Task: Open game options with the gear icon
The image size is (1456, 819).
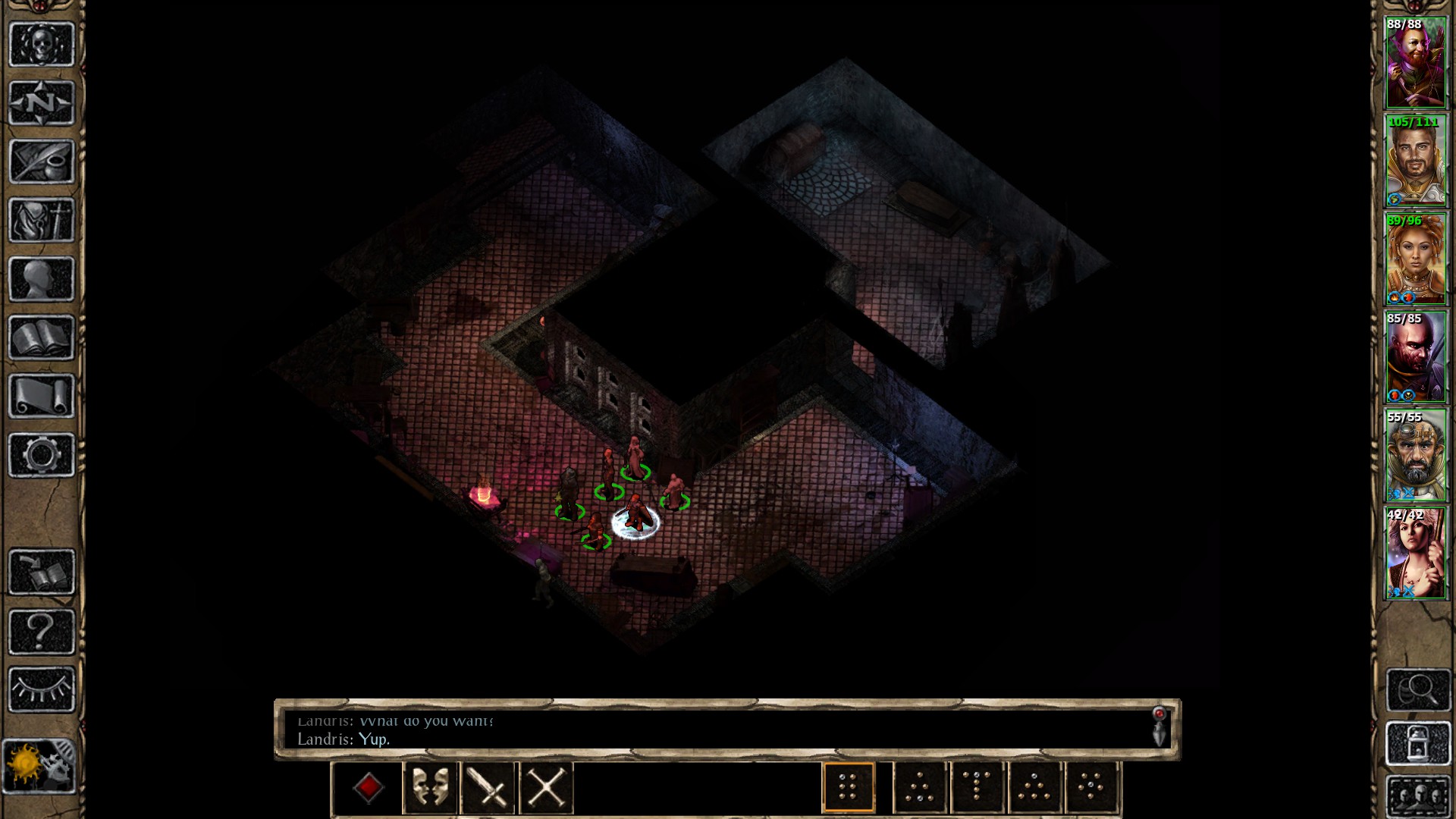Action: [x=42, y=455]
